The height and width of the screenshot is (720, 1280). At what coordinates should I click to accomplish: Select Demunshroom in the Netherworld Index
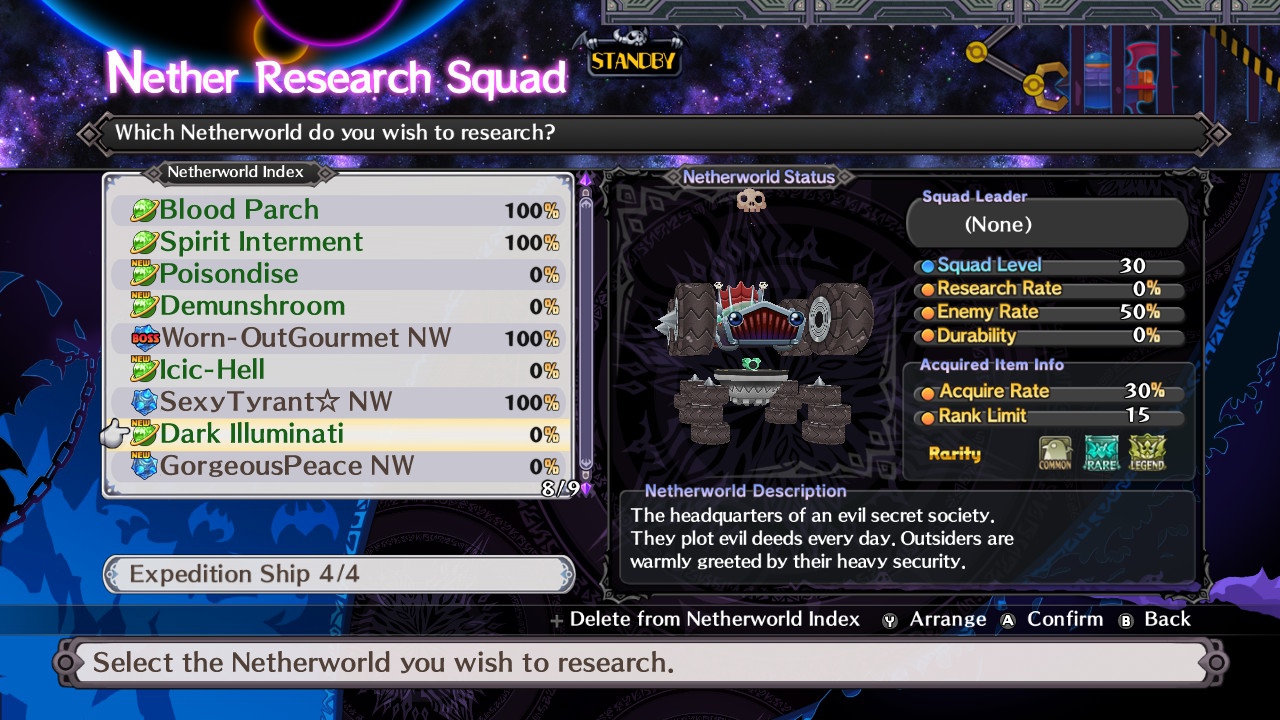(338, 306)
